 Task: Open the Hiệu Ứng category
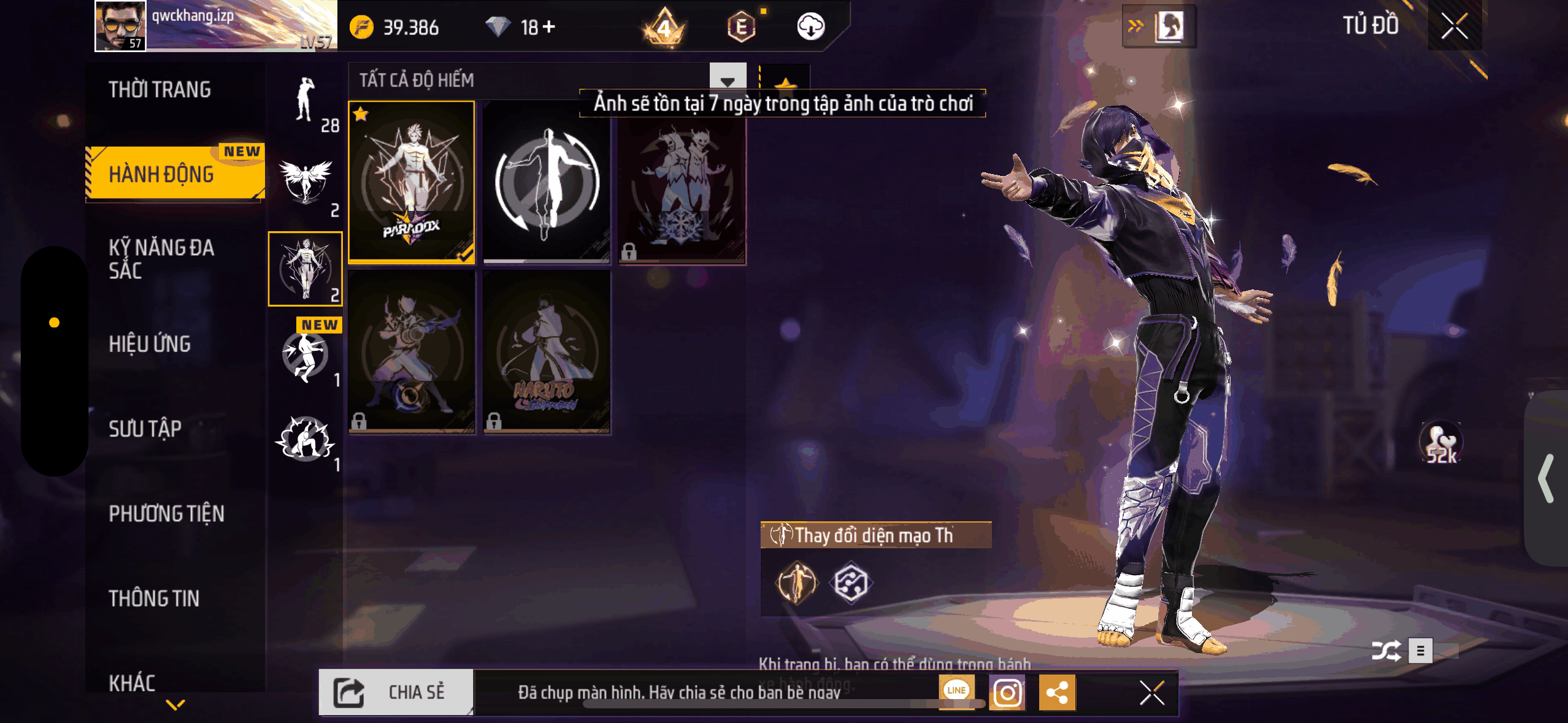coord(150,344)
